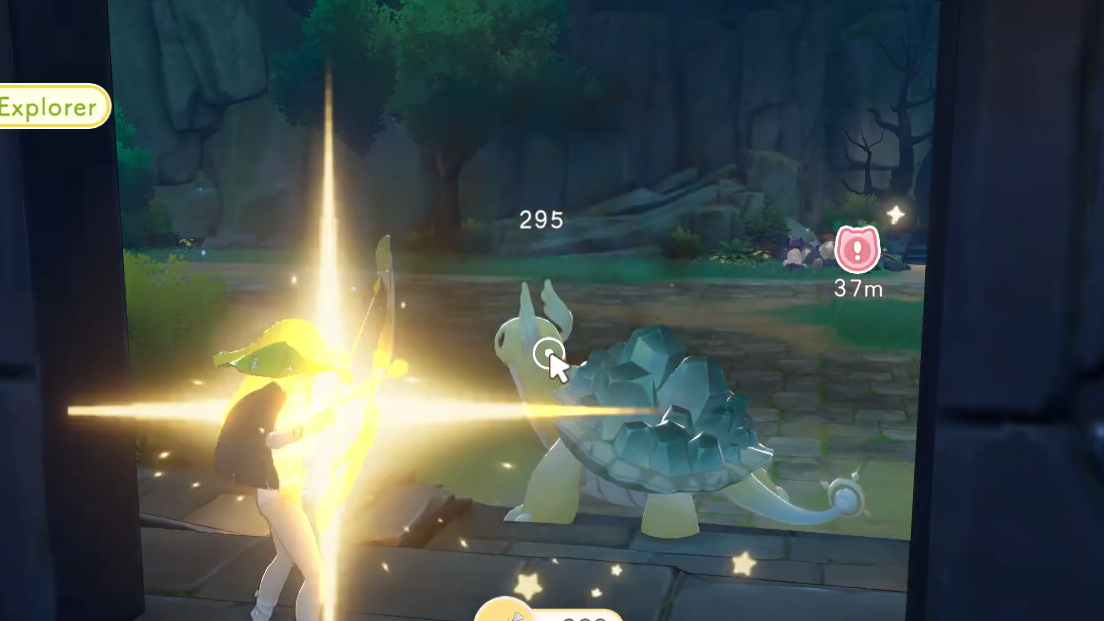Select the pink quest waypoint marker

click(857, 249)
